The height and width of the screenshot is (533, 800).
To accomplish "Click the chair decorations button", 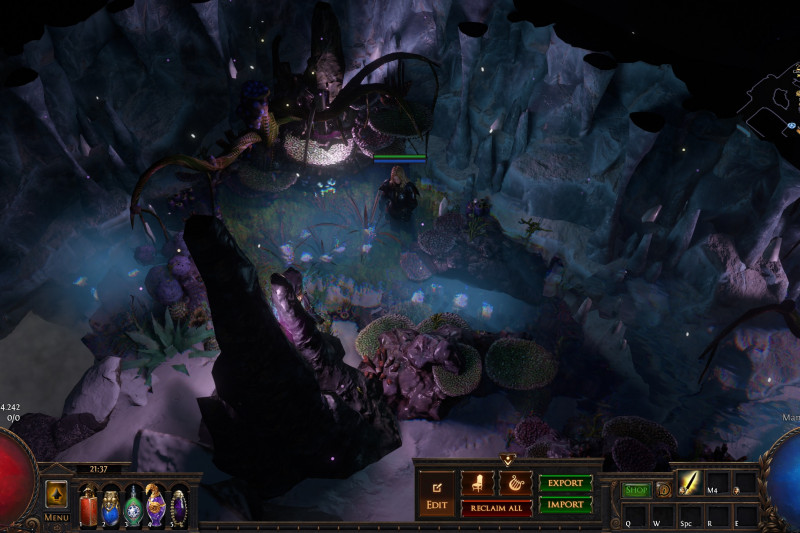I will click(477, 482).
